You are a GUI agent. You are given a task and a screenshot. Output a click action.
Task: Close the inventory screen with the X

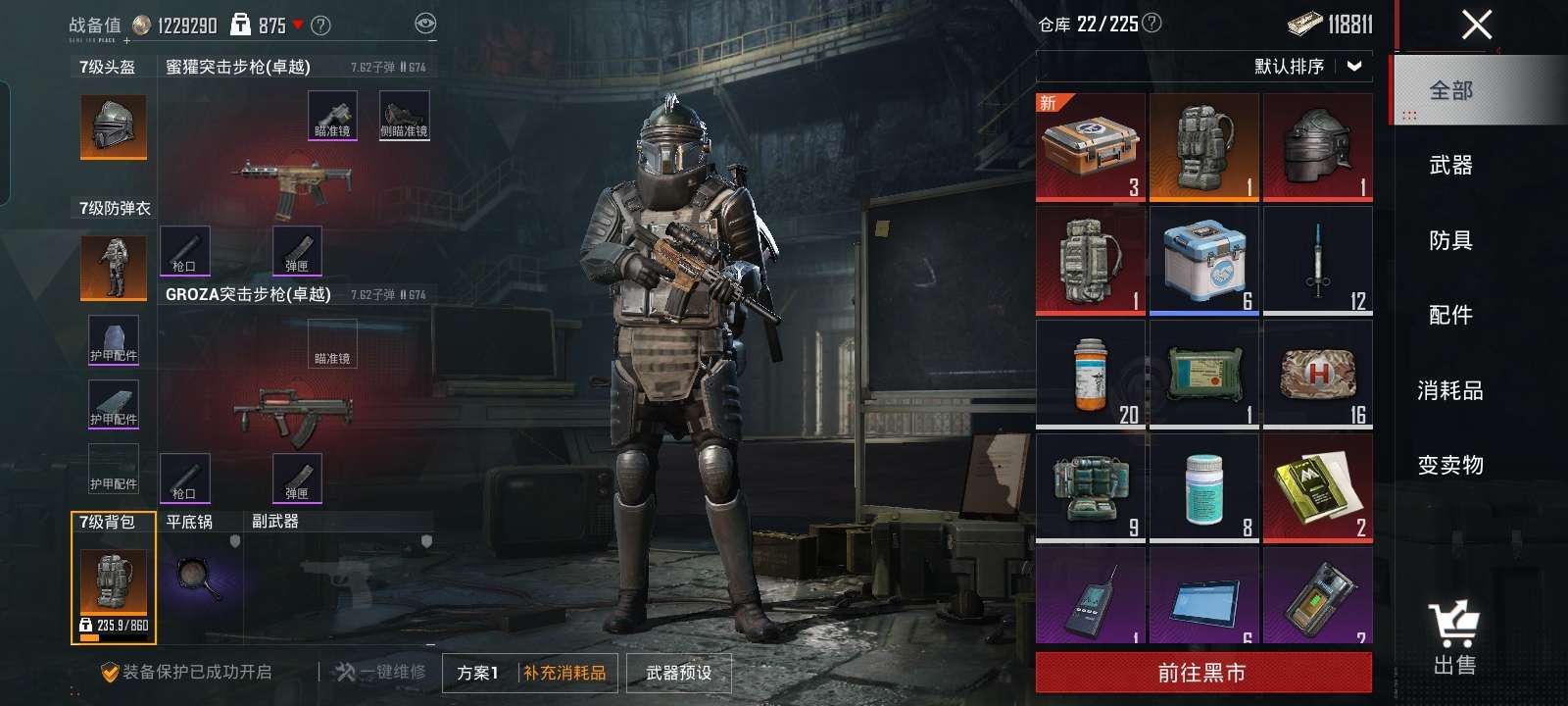[x=1476, y=25]
